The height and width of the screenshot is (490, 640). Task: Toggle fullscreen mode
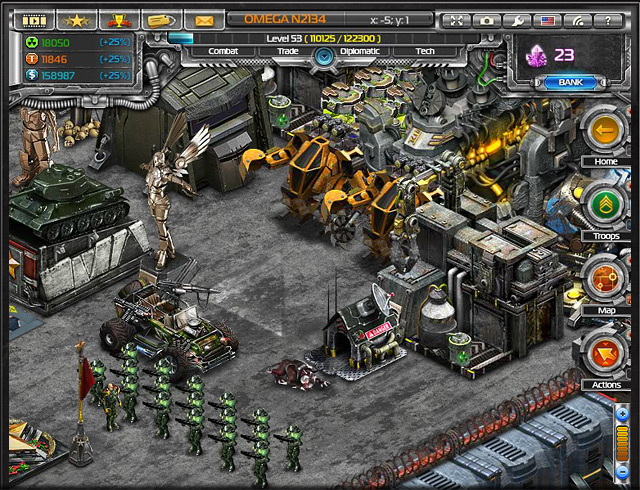pyautogui.click(x=457, y=20)
